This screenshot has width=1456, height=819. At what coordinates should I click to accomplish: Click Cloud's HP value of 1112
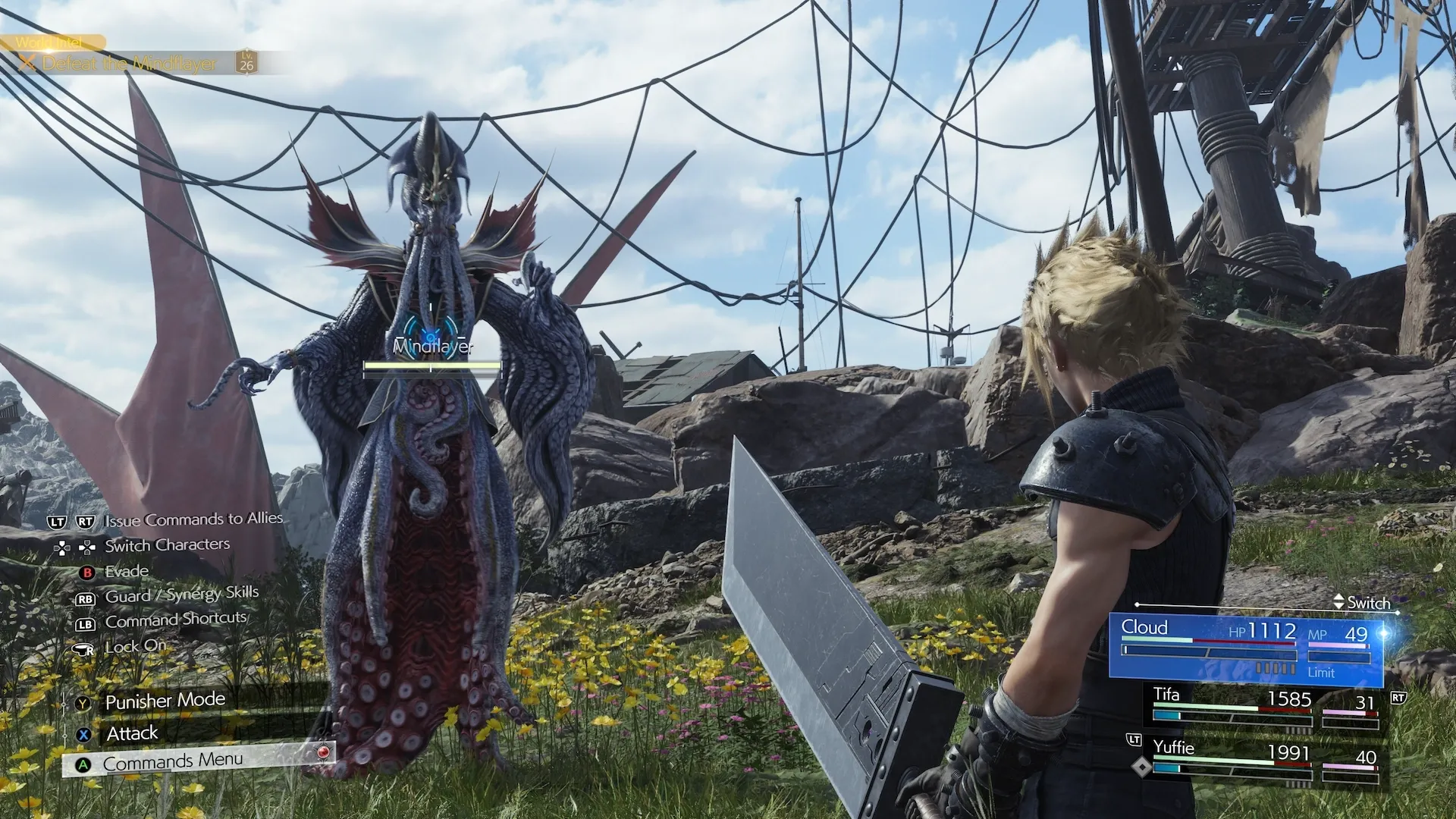click(x=1272, y=630)
